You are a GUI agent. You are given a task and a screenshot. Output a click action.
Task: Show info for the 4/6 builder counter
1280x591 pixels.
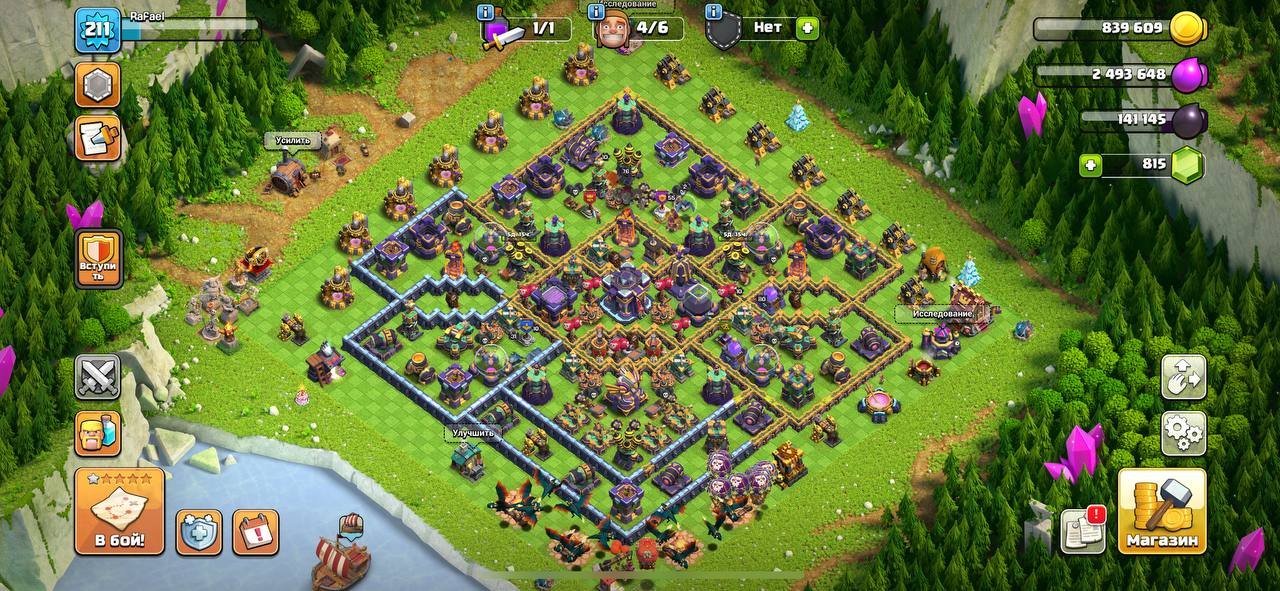(598, 13)
